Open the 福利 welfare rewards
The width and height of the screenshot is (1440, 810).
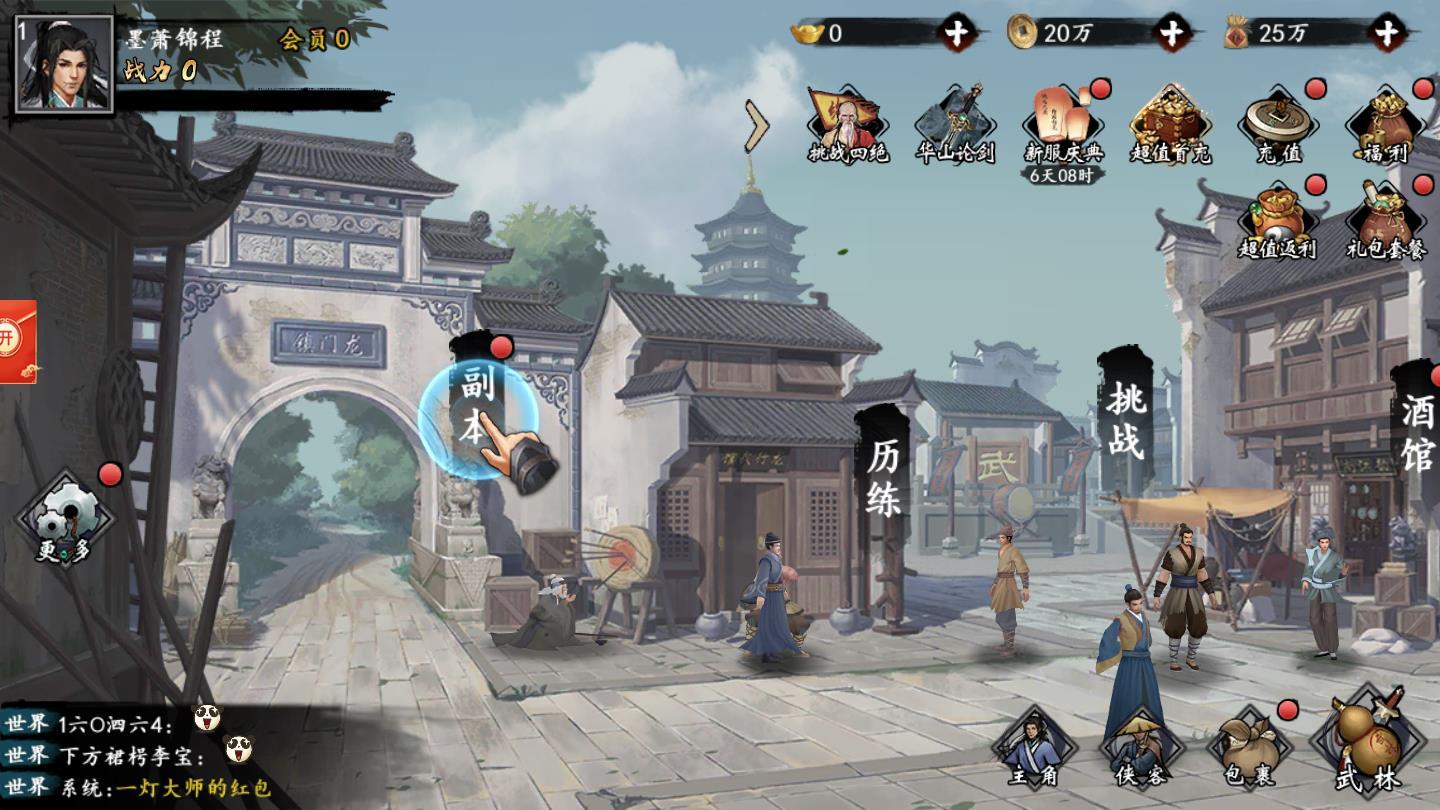tap(1385, 125)
